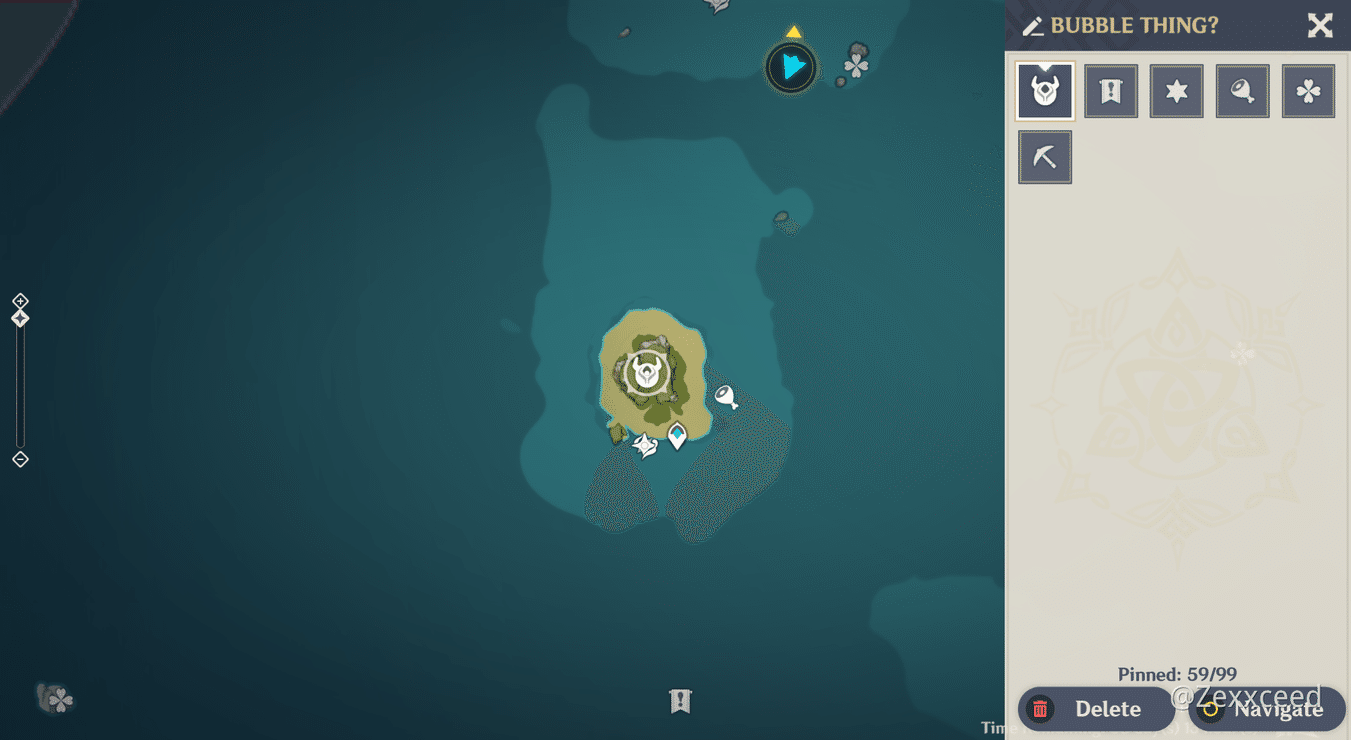Click the pencil edit icon beside BUBBLE THING?
Screen dimensions: 1351x740
tap(1034, 26)
